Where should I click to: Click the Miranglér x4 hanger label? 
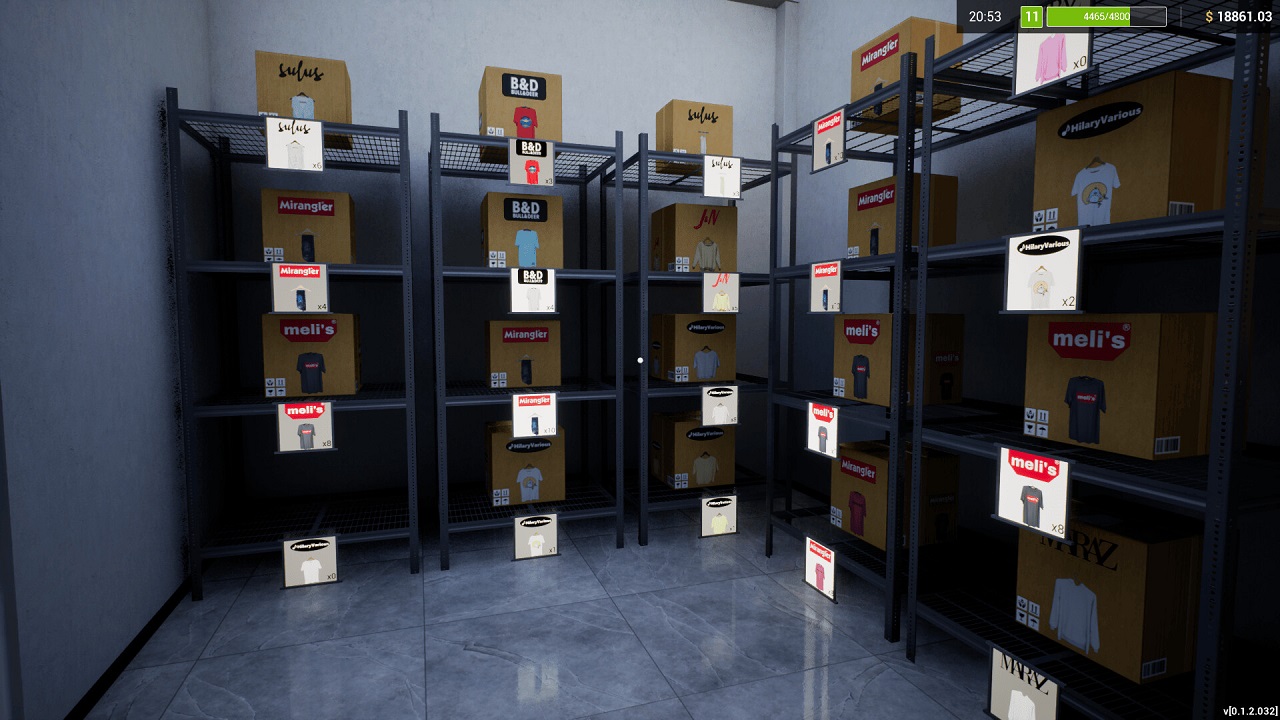pyautogui.click(x=300, y=285)
